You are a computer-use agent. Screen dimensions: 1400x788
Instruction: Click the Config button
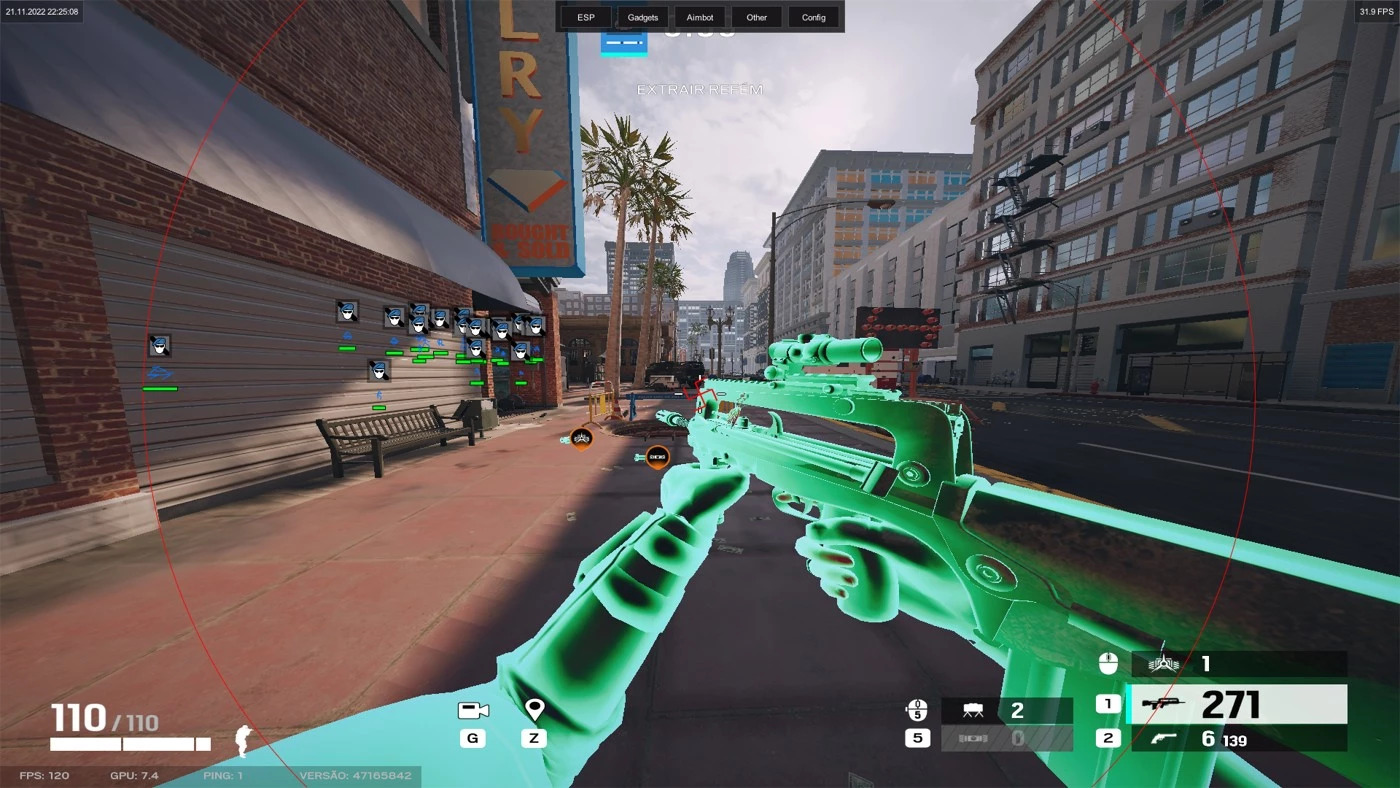tap(814, 17)
